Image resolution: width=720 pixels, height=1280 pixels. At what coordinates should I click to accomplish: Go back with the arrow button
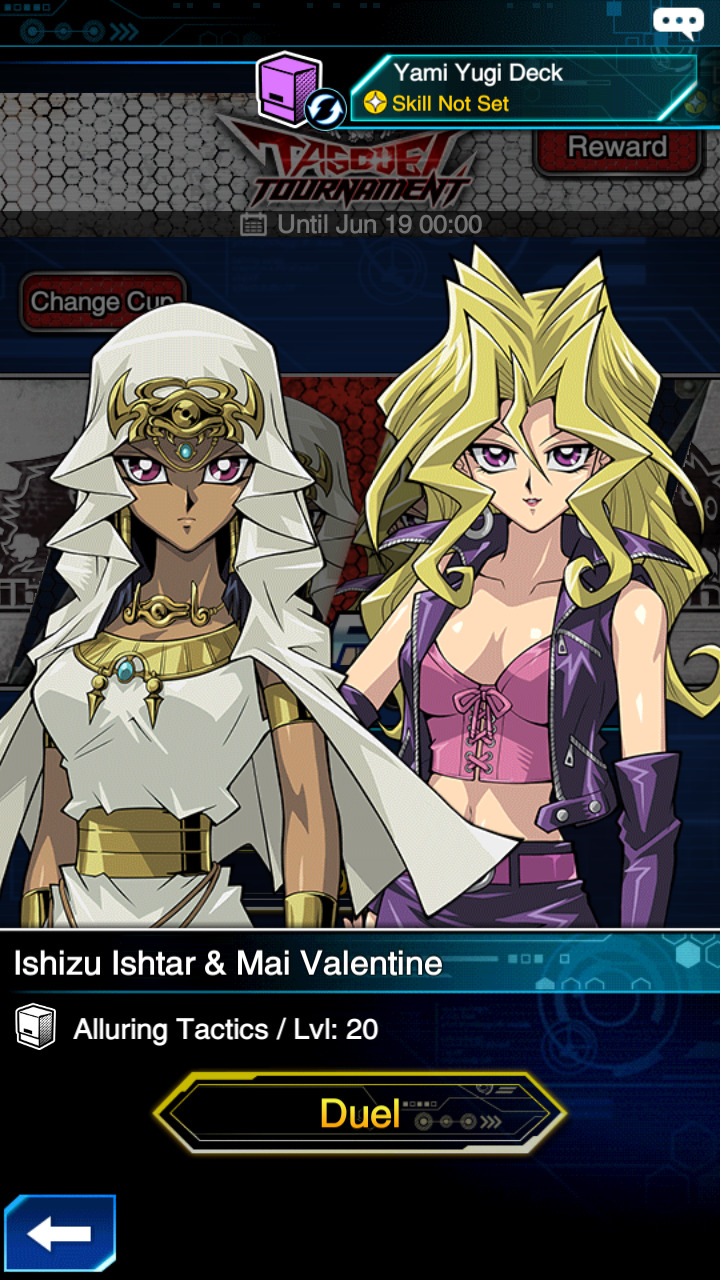point(60,1233)
